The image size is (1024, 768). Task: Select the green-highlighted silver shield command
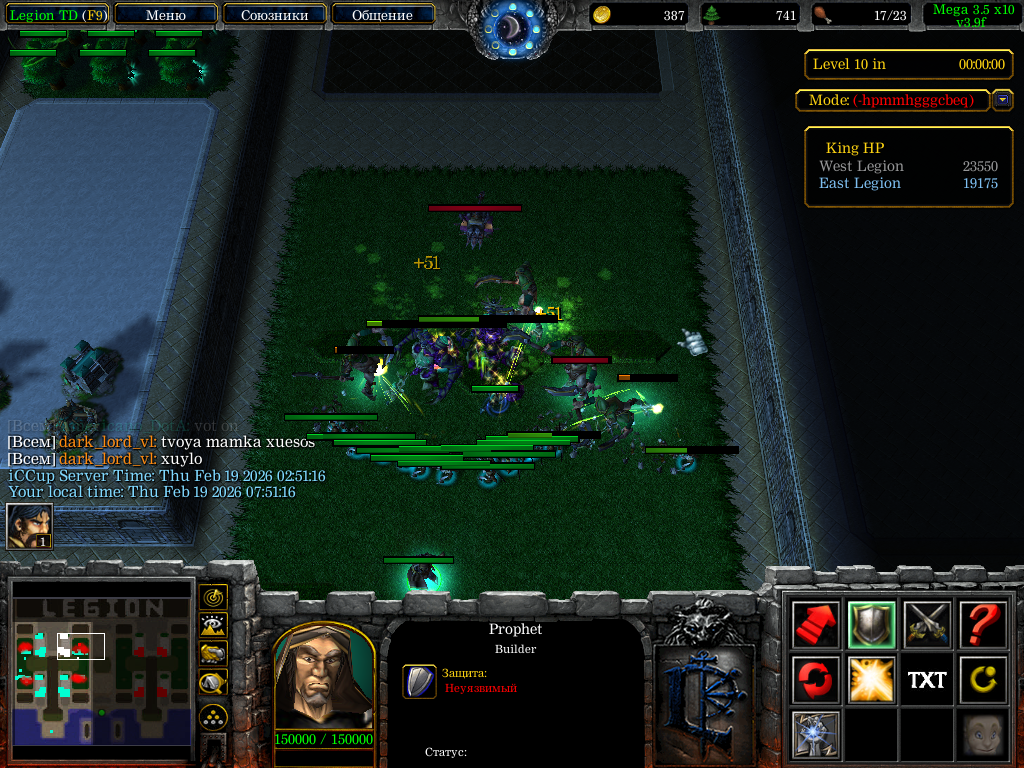[871, 625]
